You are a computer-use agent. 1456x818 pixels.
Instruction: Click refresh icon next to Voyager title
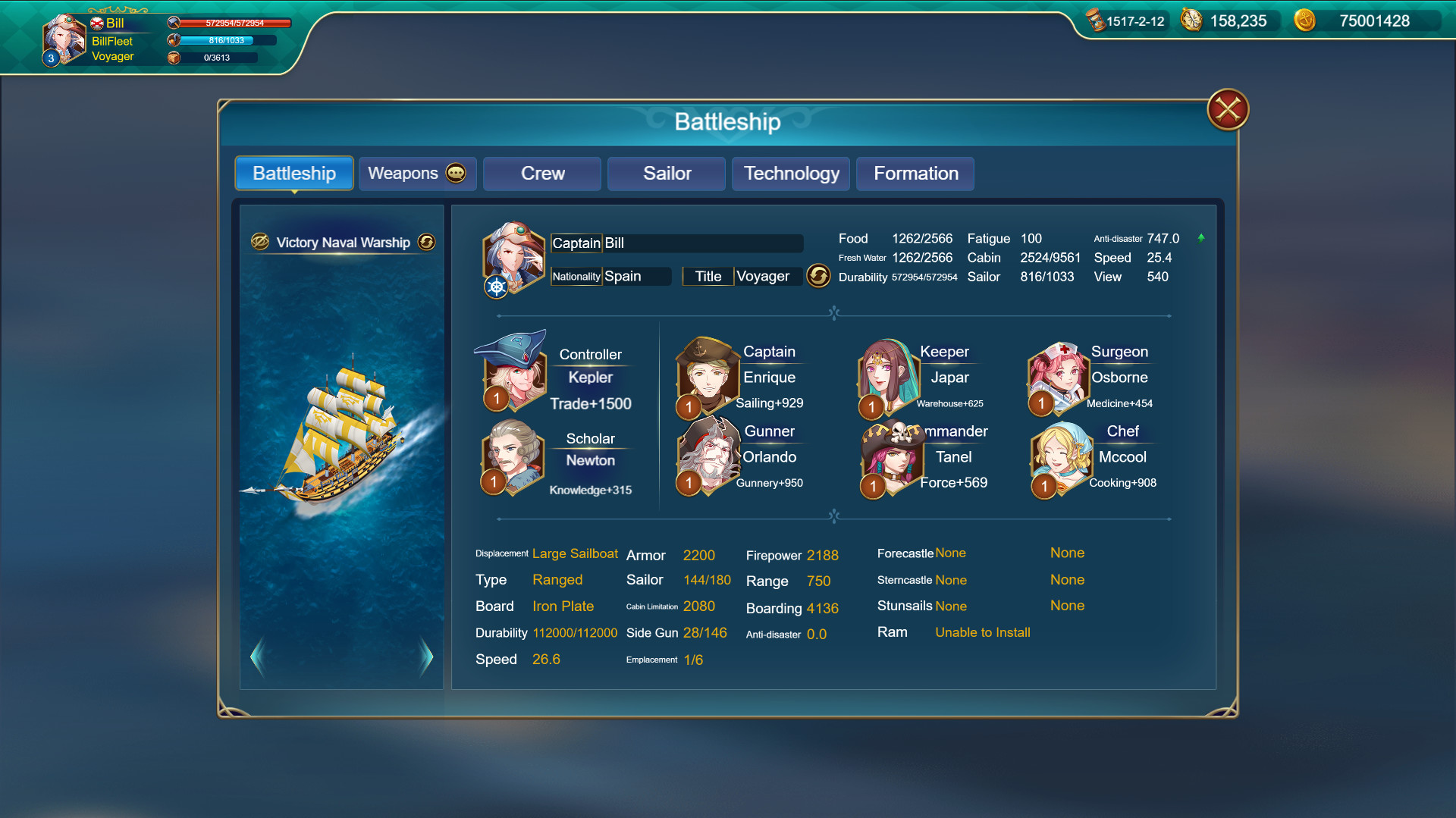point(819,277)
